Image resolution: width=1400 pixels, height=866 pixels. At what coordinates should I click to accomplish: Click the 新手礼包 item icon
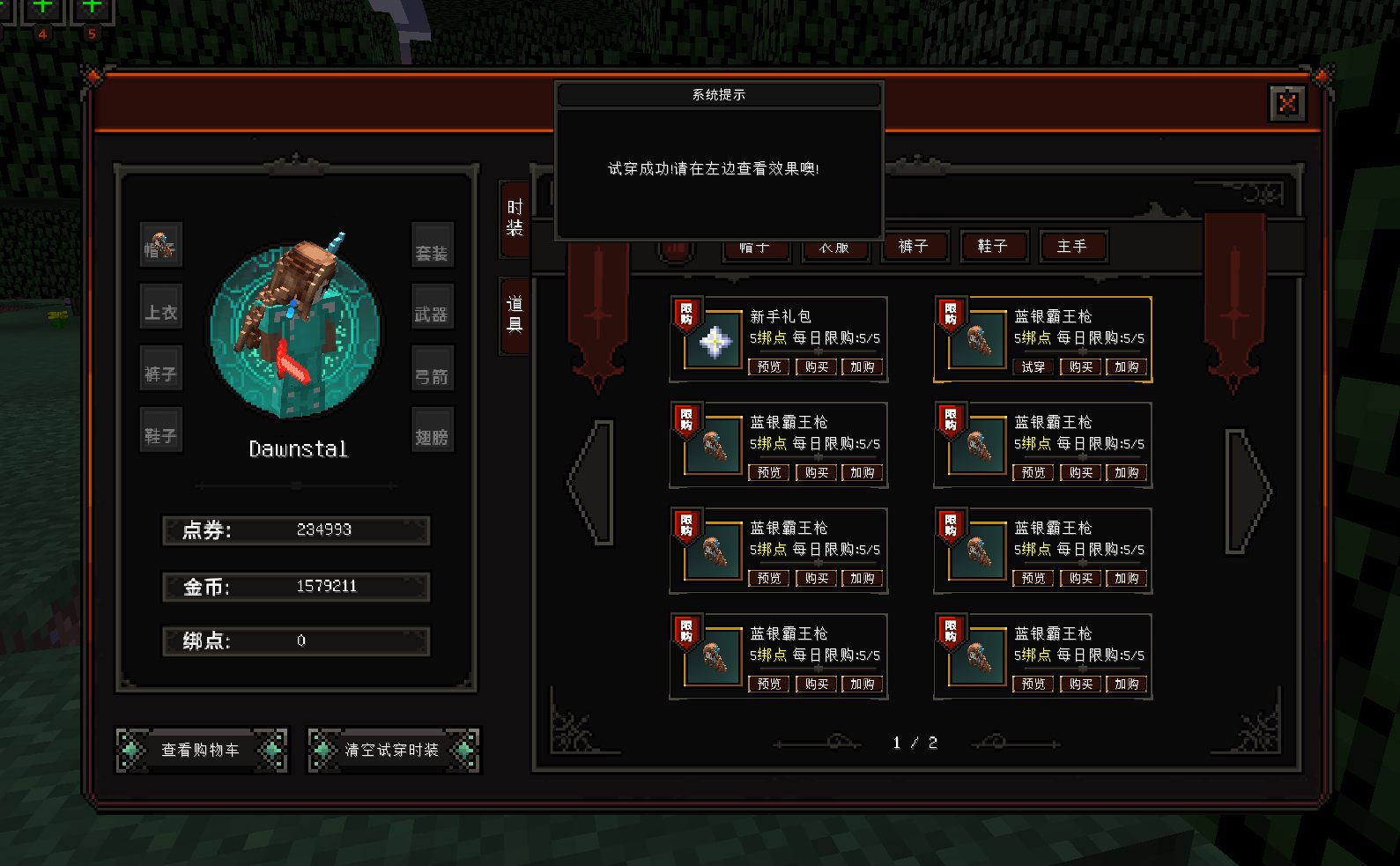[715, 342]
